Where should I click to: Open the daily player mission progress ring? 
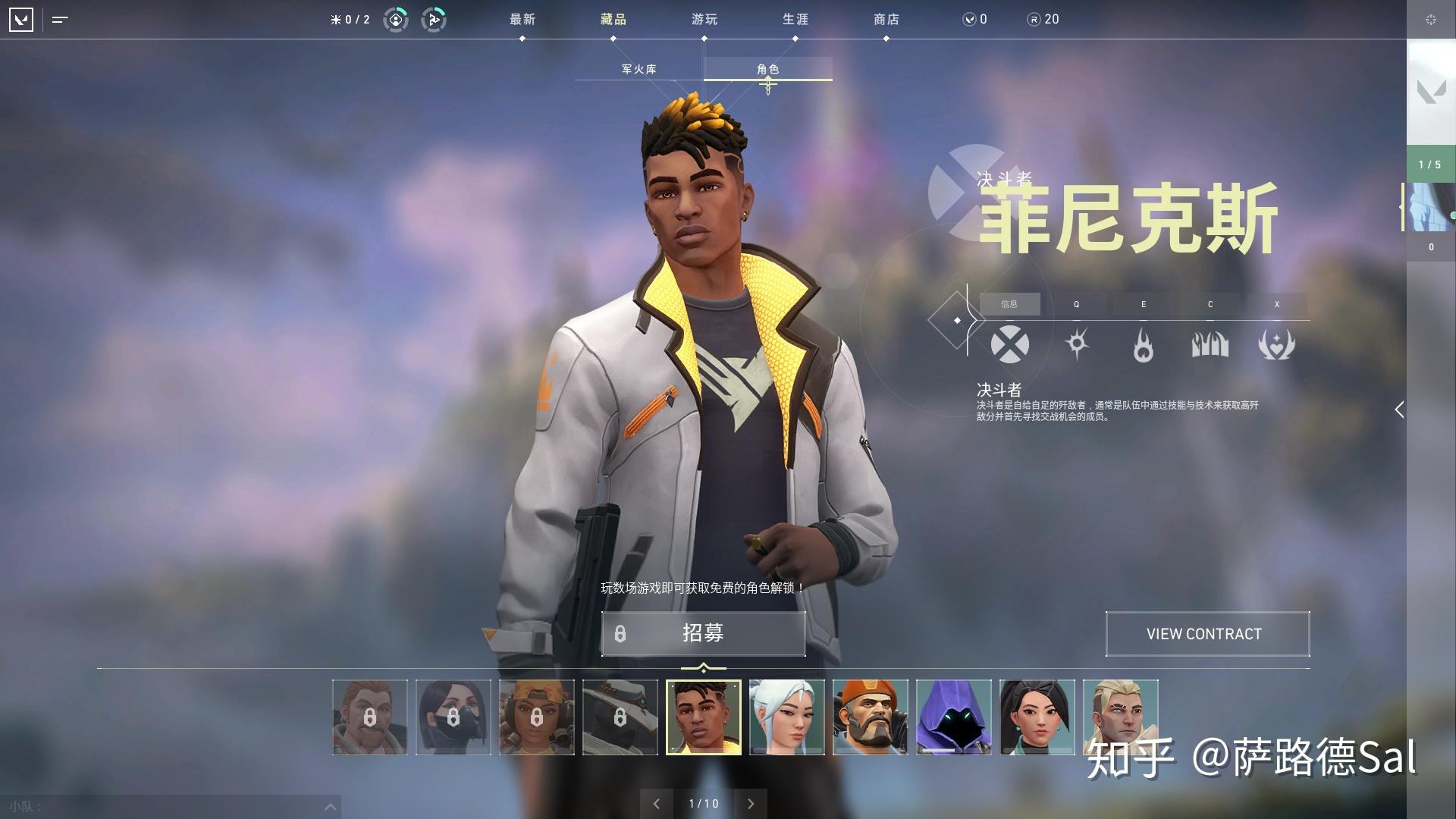click(396, 20)
